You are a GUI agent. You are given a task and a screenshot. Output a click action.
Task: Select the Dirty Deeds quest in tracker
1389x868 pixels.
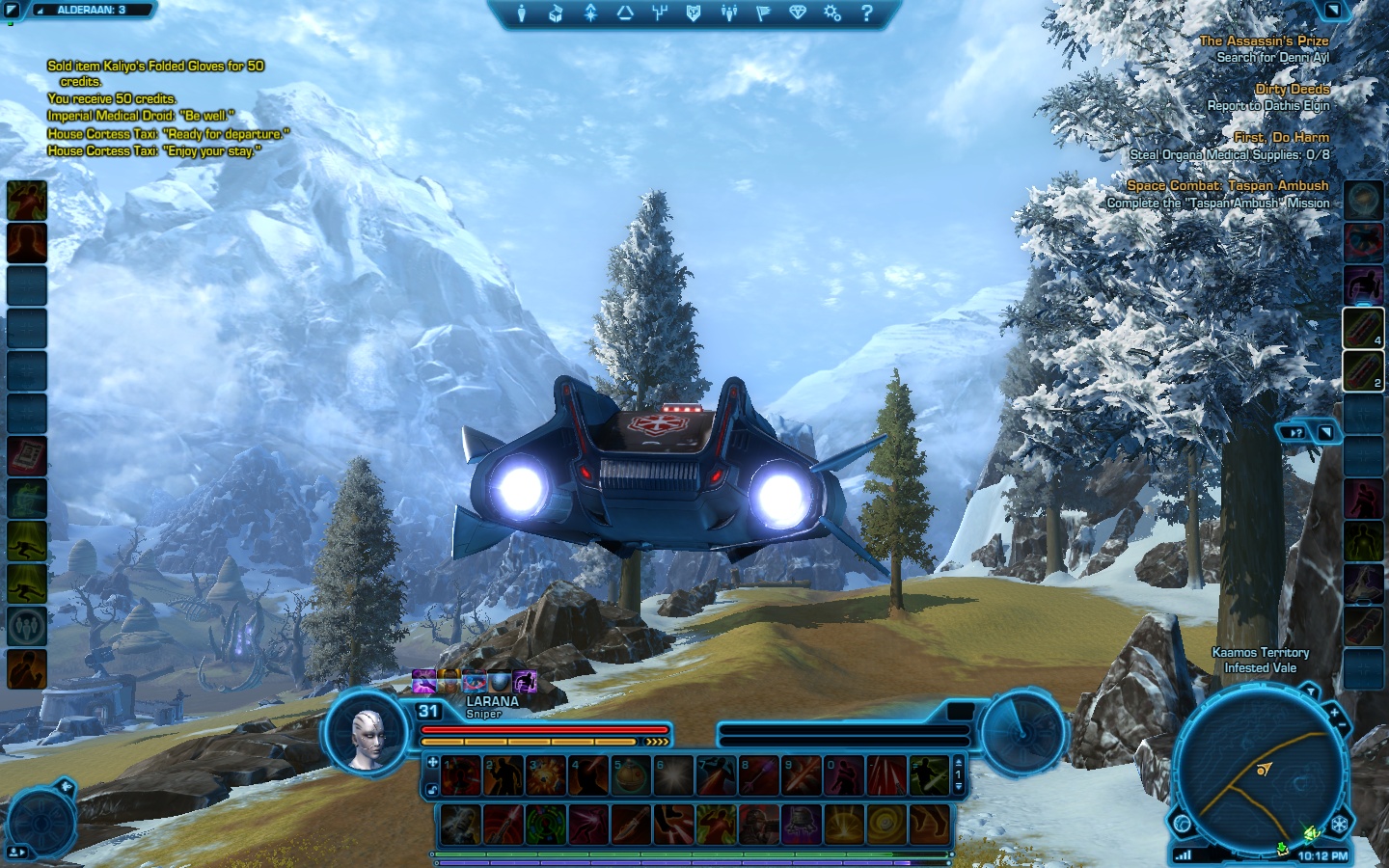pos(1292,89)
